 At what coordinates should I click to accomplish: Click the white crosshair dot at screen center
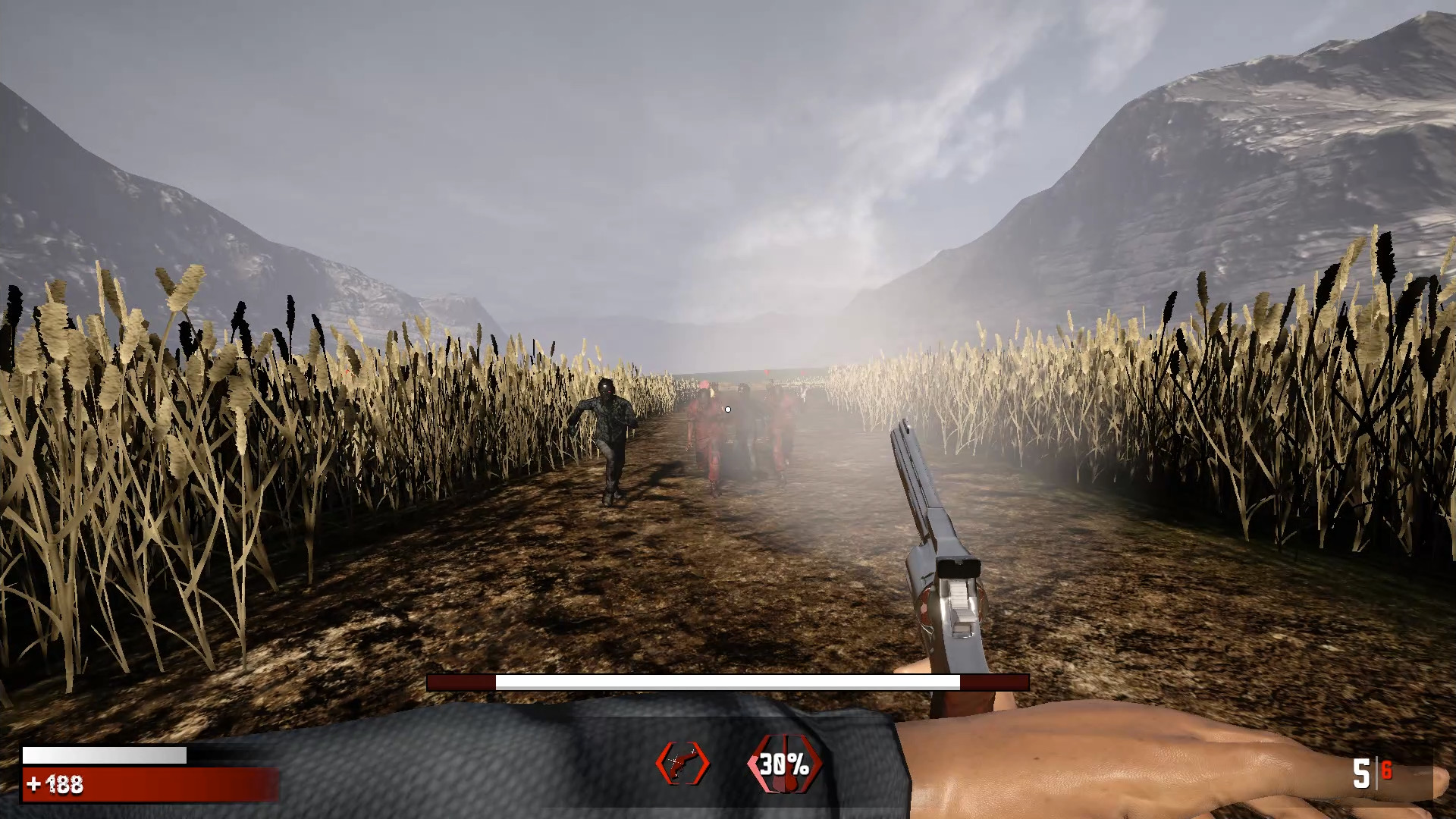pyautogui.click(x=727, y=409)
